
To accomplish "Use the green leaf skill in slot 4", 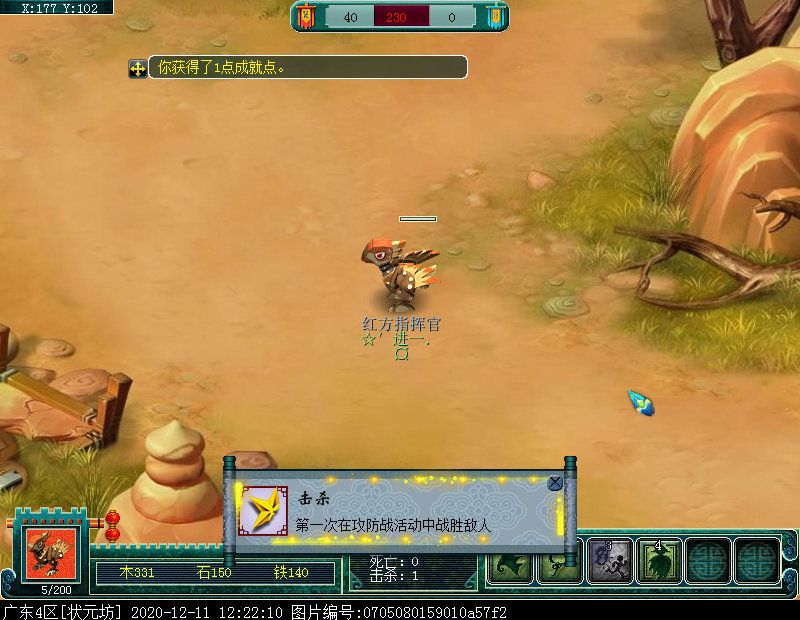I will point(659,562).
